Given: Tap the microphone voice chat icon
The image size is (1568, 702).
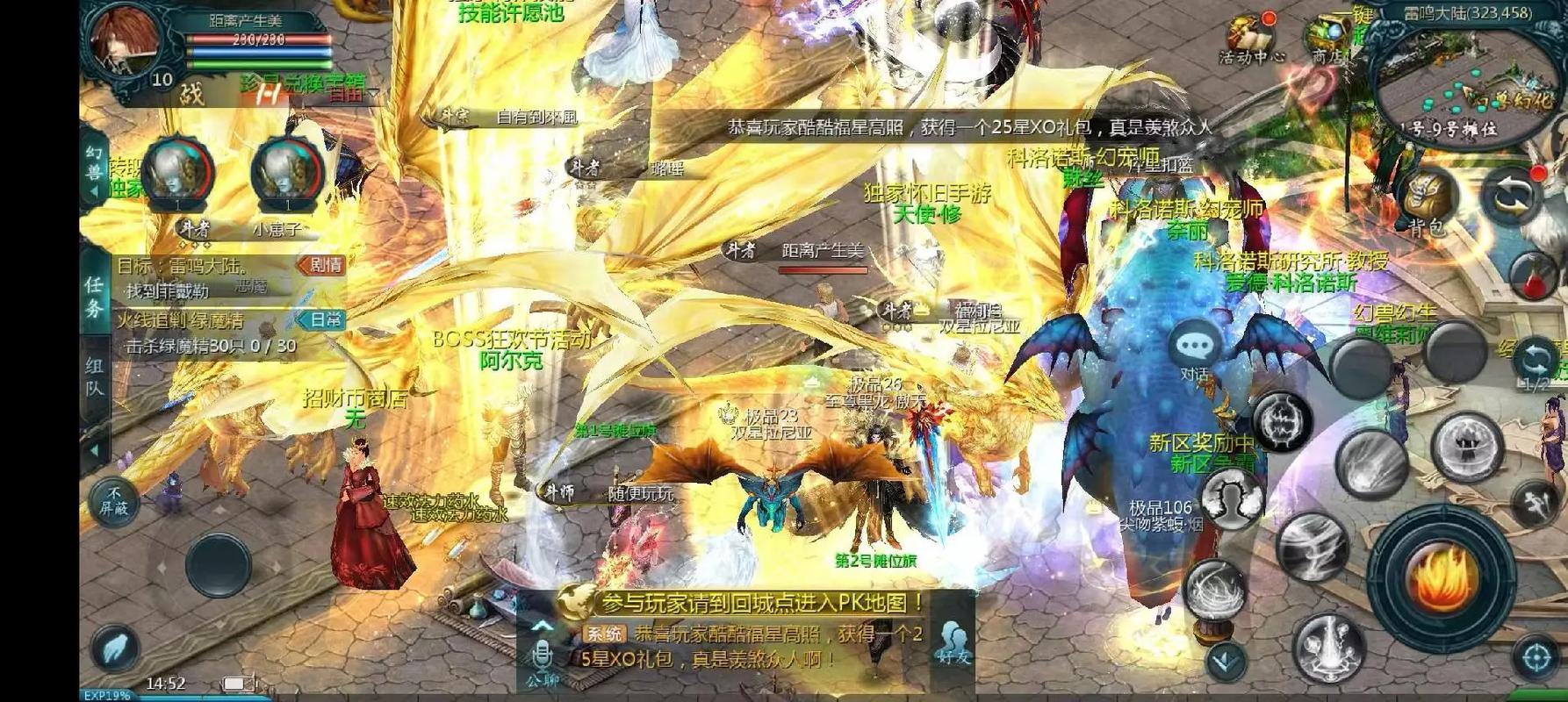Looking at the screenshot, I should click(x=542, y=654).
